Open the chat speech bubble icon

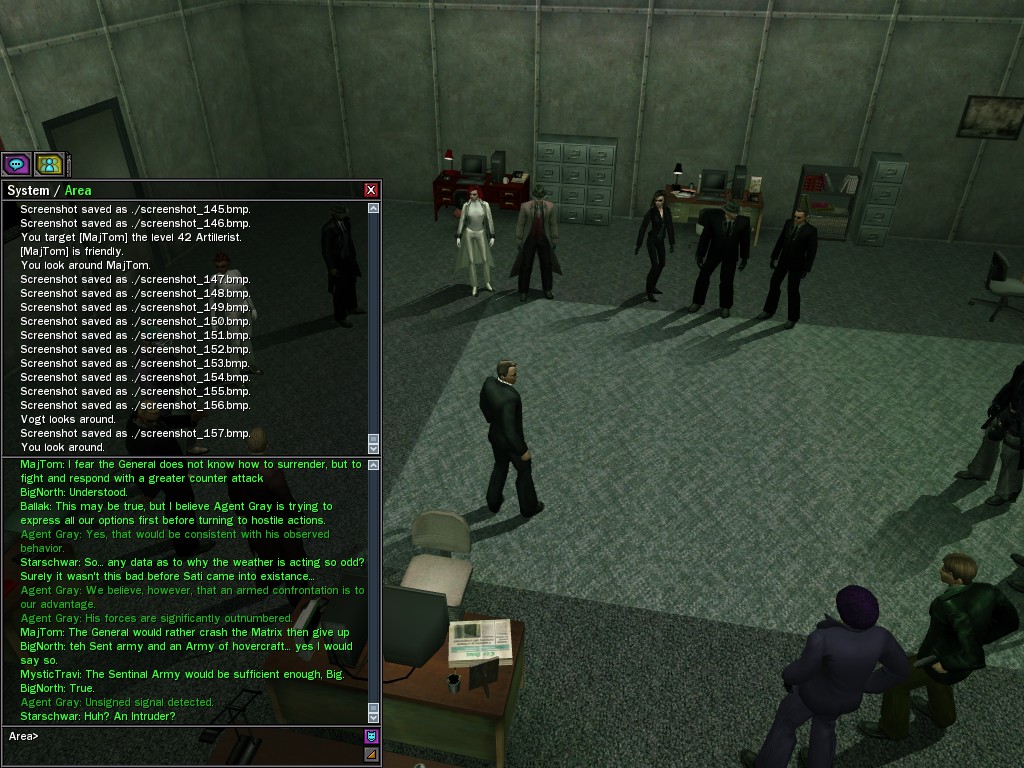17,164
